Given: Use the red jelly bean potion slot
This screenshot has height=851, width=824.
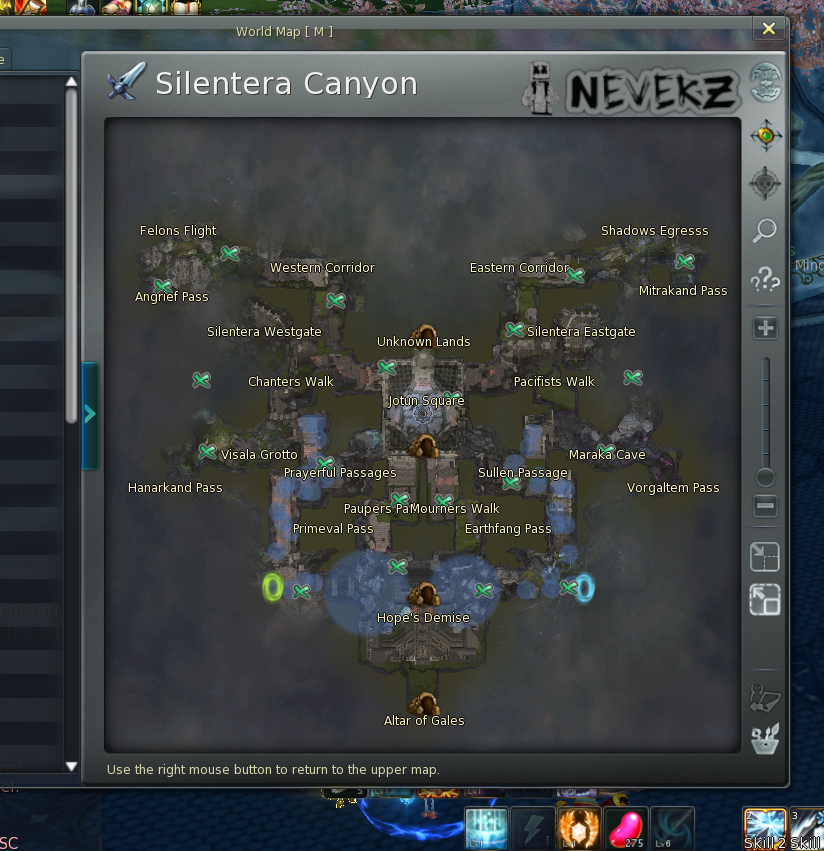Looking at the screenshot, I should pyautogui.click(x=626, y=829).
